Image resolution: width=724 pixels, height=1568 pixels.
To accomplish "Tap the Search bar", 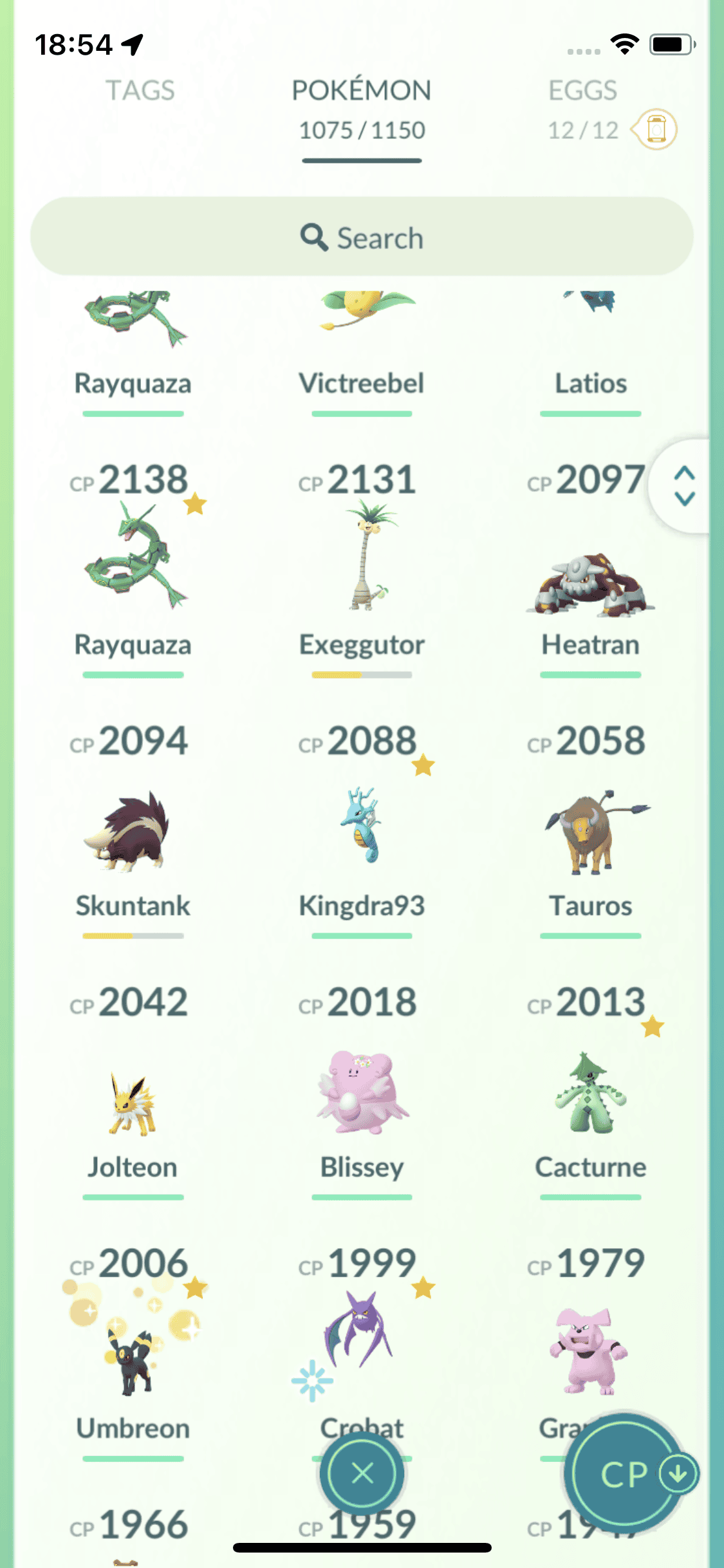I will pyautogui.click(x=362, y=238).
